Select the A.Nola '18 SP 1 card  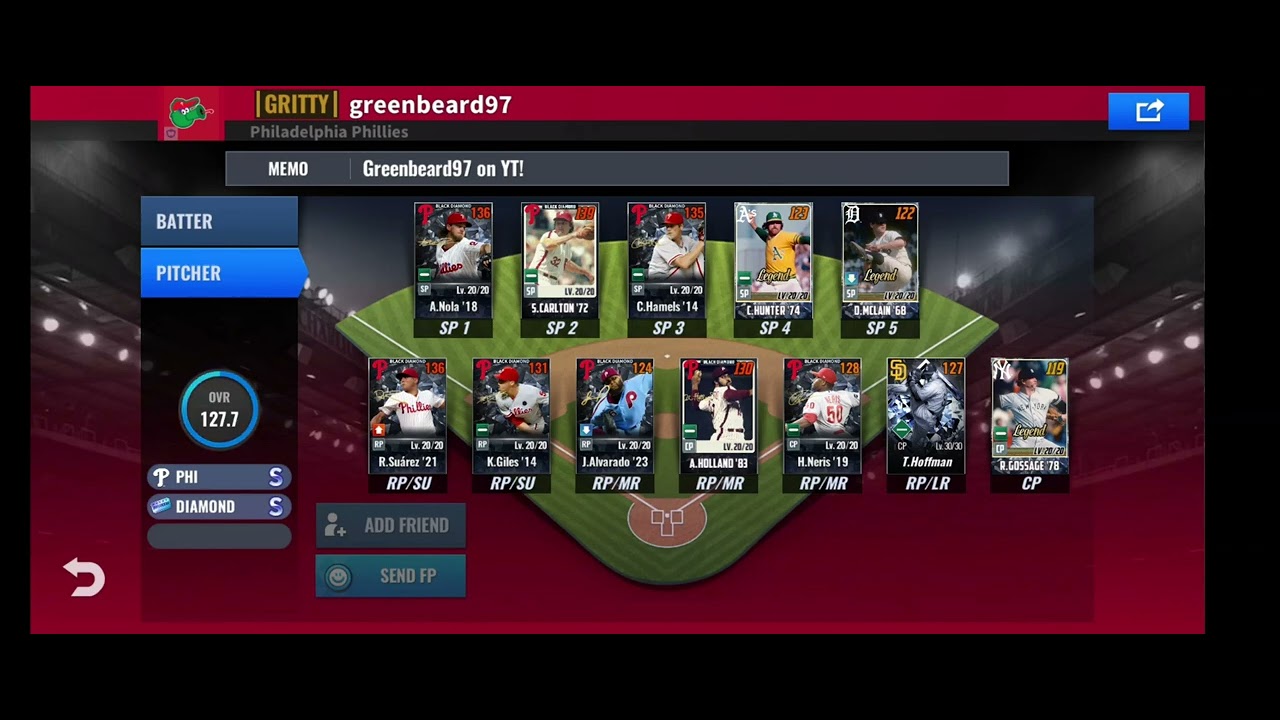tap(454, 260)
